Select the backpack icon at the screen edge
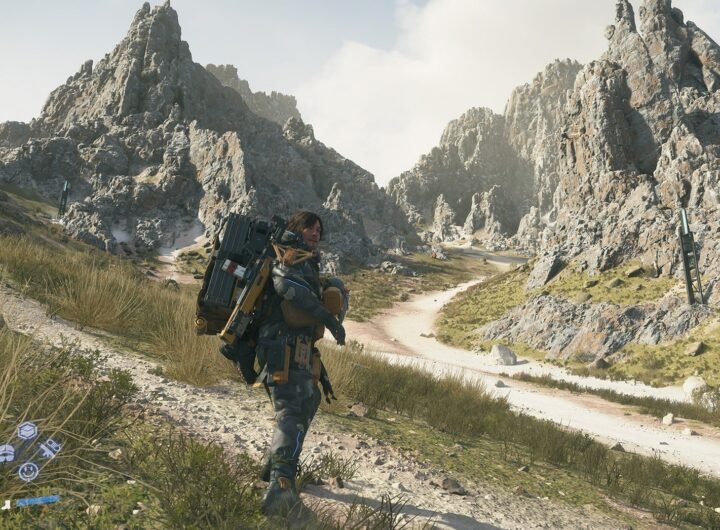This screenshot has height=530, width=720. (6, 453)
